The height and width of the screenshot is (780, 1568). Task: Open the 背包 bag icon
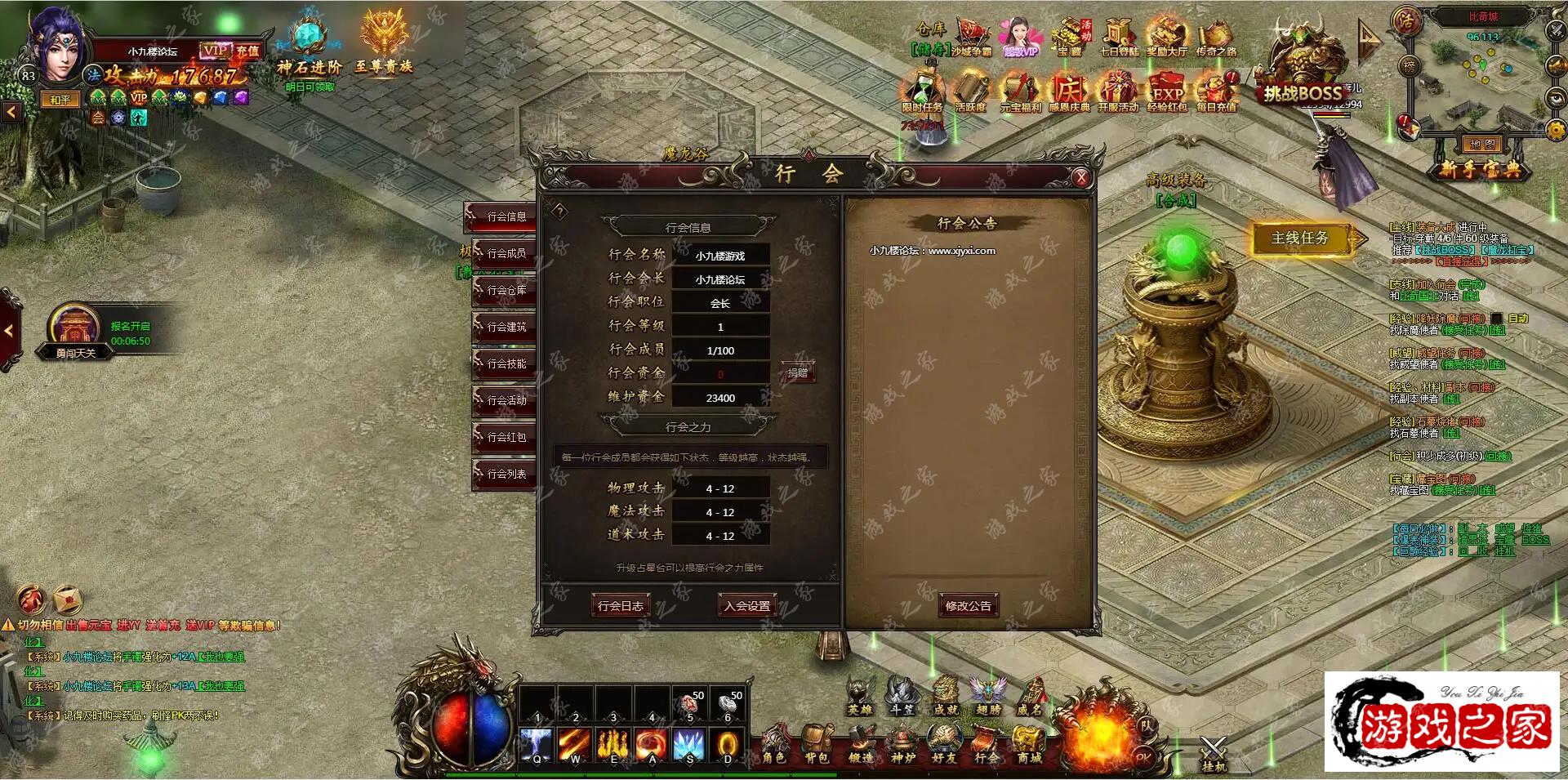tap(816, 745)
